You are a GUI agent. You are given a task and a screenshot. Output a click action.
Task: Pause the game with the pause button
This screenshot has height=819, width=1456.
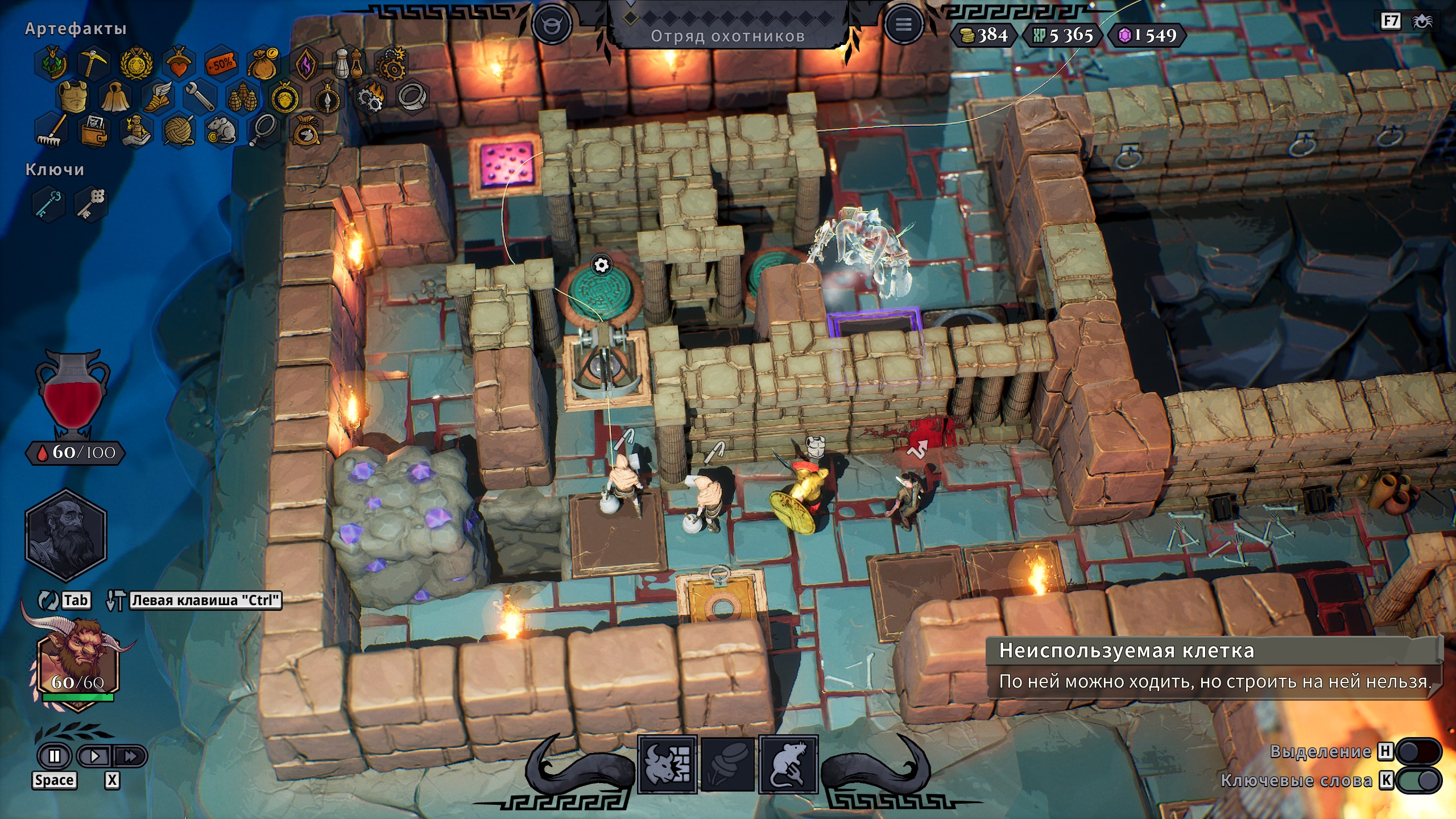coord(55,756)
